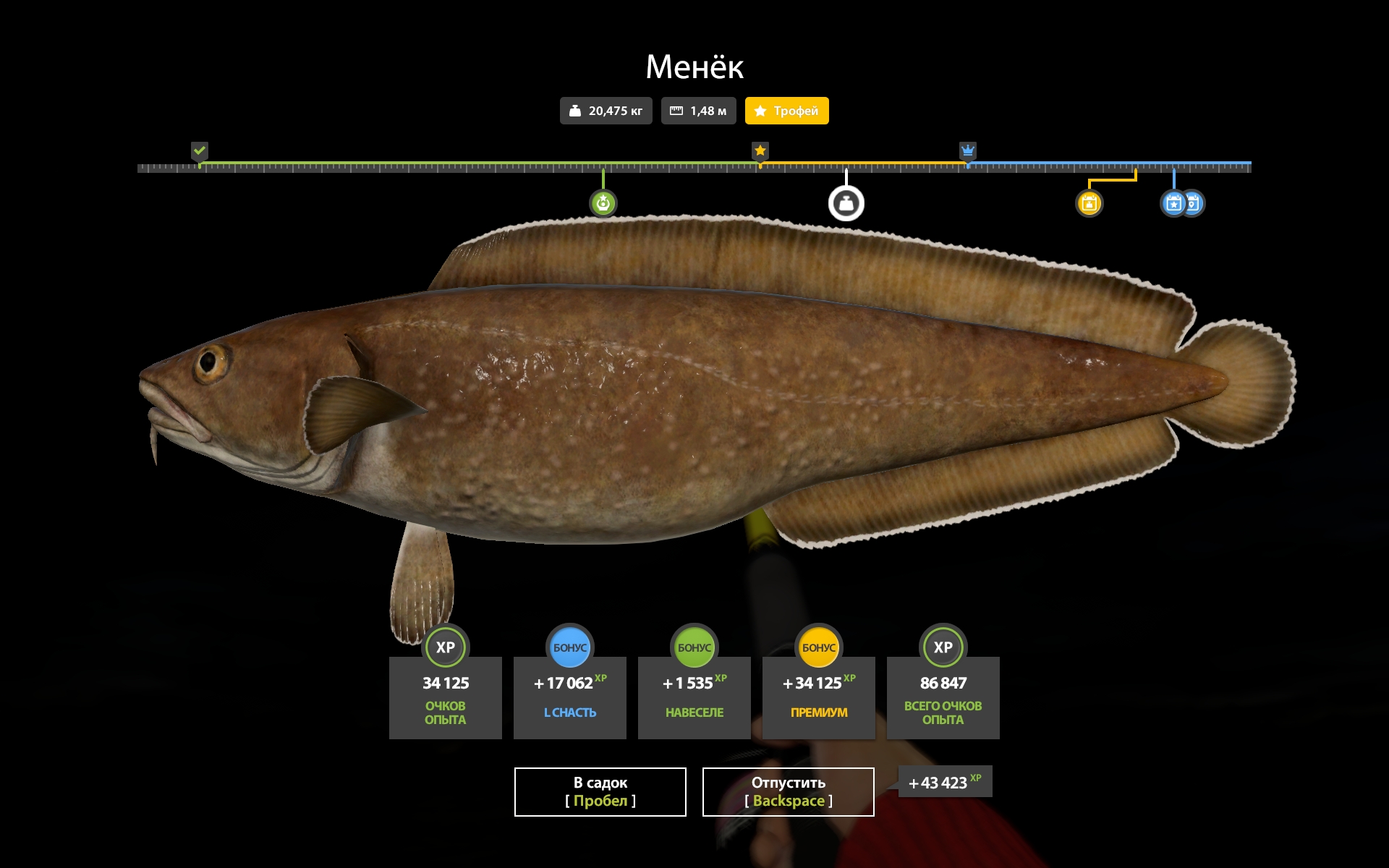Click the blue crown marker on the scale
This screenshot has height=868, width=1389.
coord(967,150)
